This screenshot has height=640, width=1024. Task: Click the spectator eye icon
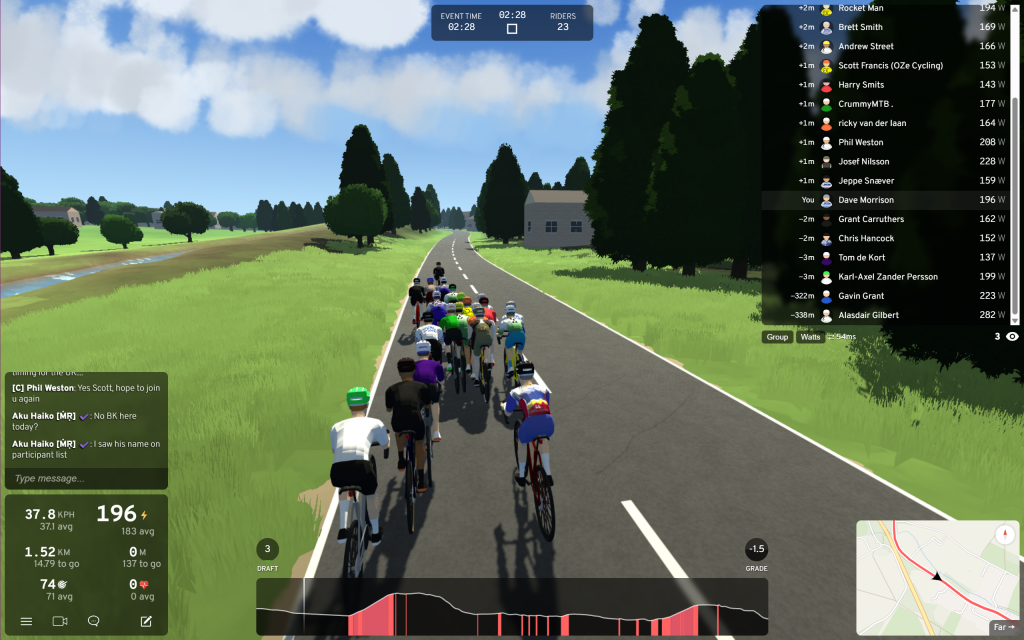[1012, 337]
